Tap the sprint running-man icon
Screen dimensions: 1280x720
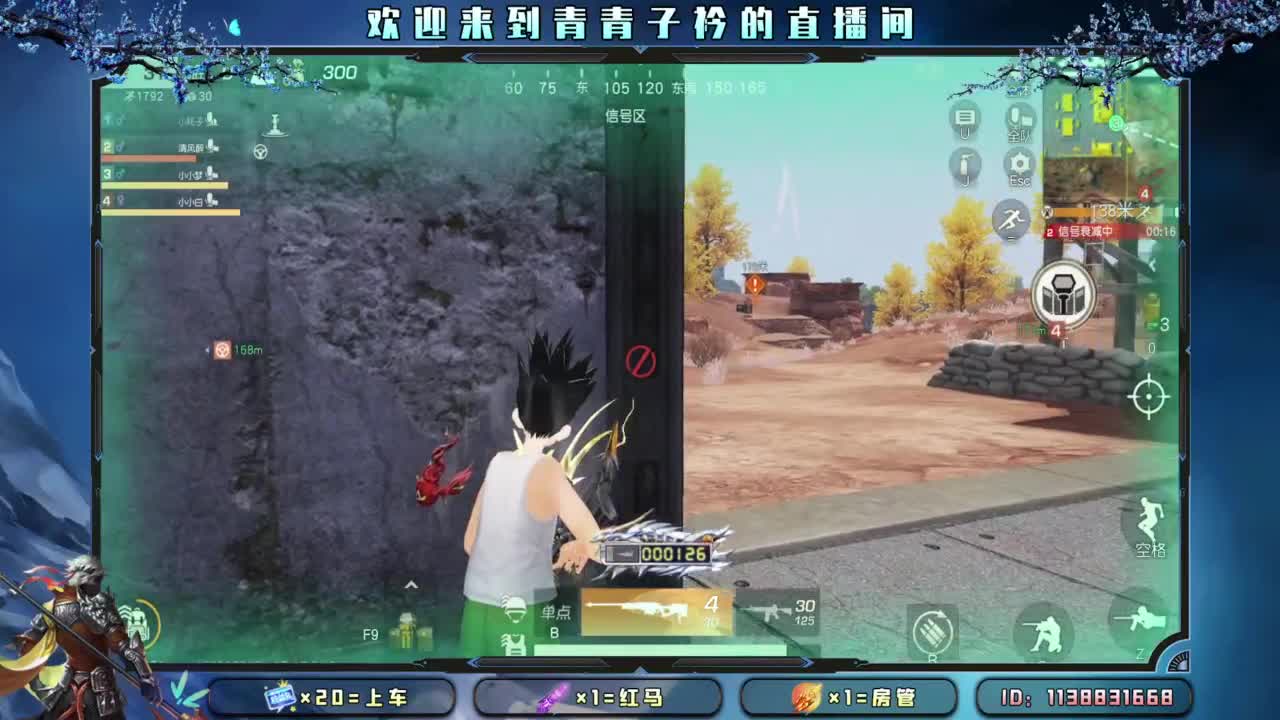pyautogui.click(x=1013, y=217)
